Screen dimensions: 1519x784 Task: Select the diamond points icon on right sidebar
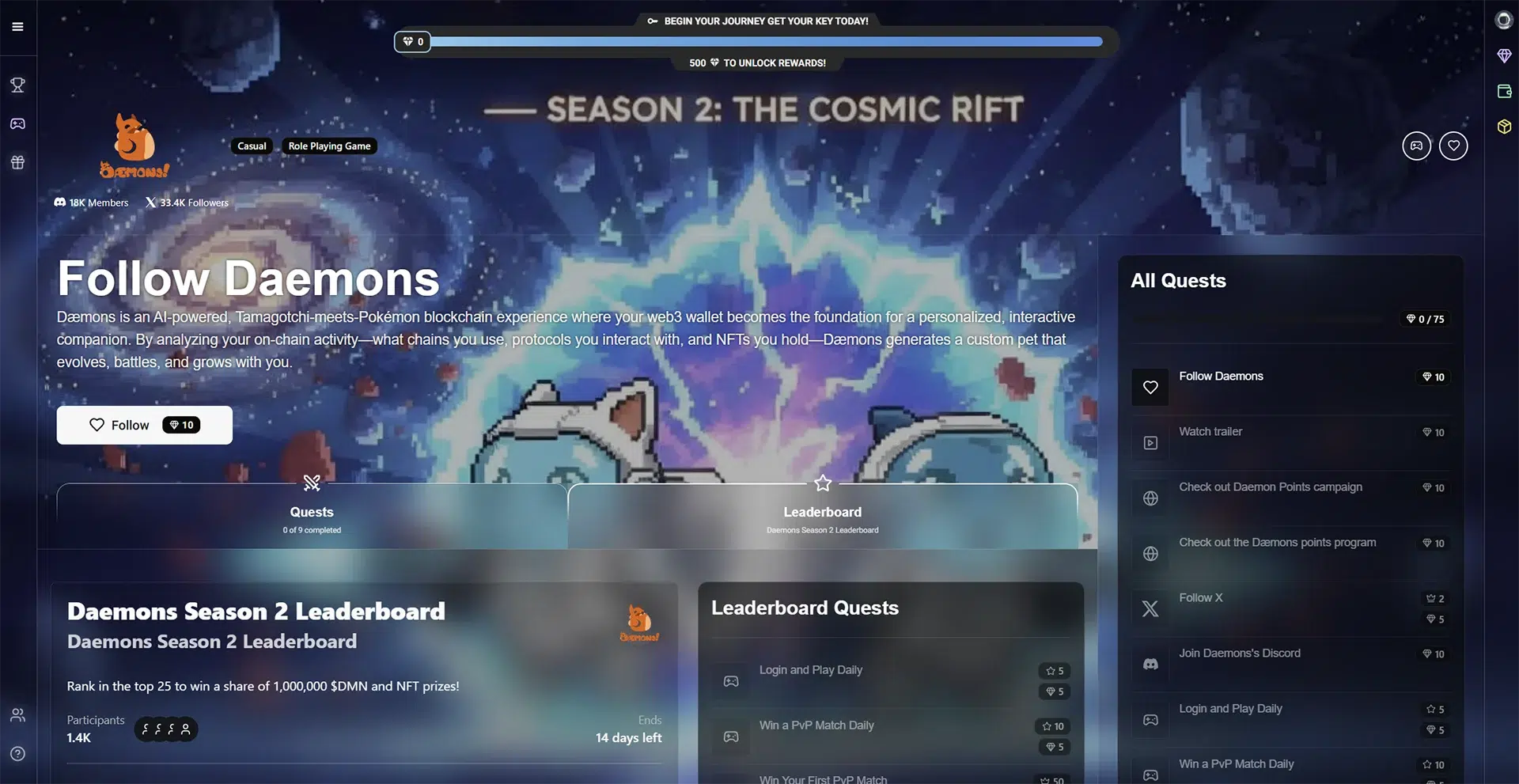click(x=1504, y=55)
